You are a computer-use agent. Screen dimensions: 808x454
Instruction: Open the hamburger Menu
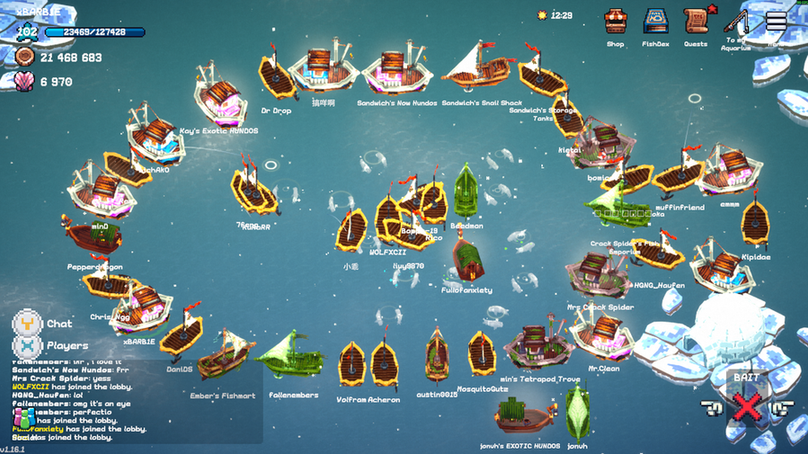776,21
